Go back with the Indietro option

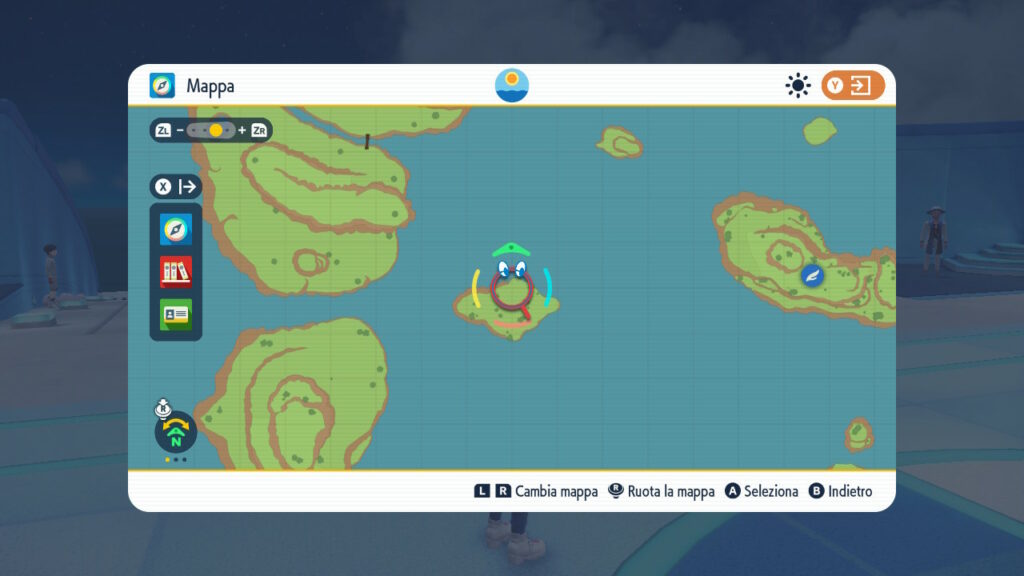[840, 491]
